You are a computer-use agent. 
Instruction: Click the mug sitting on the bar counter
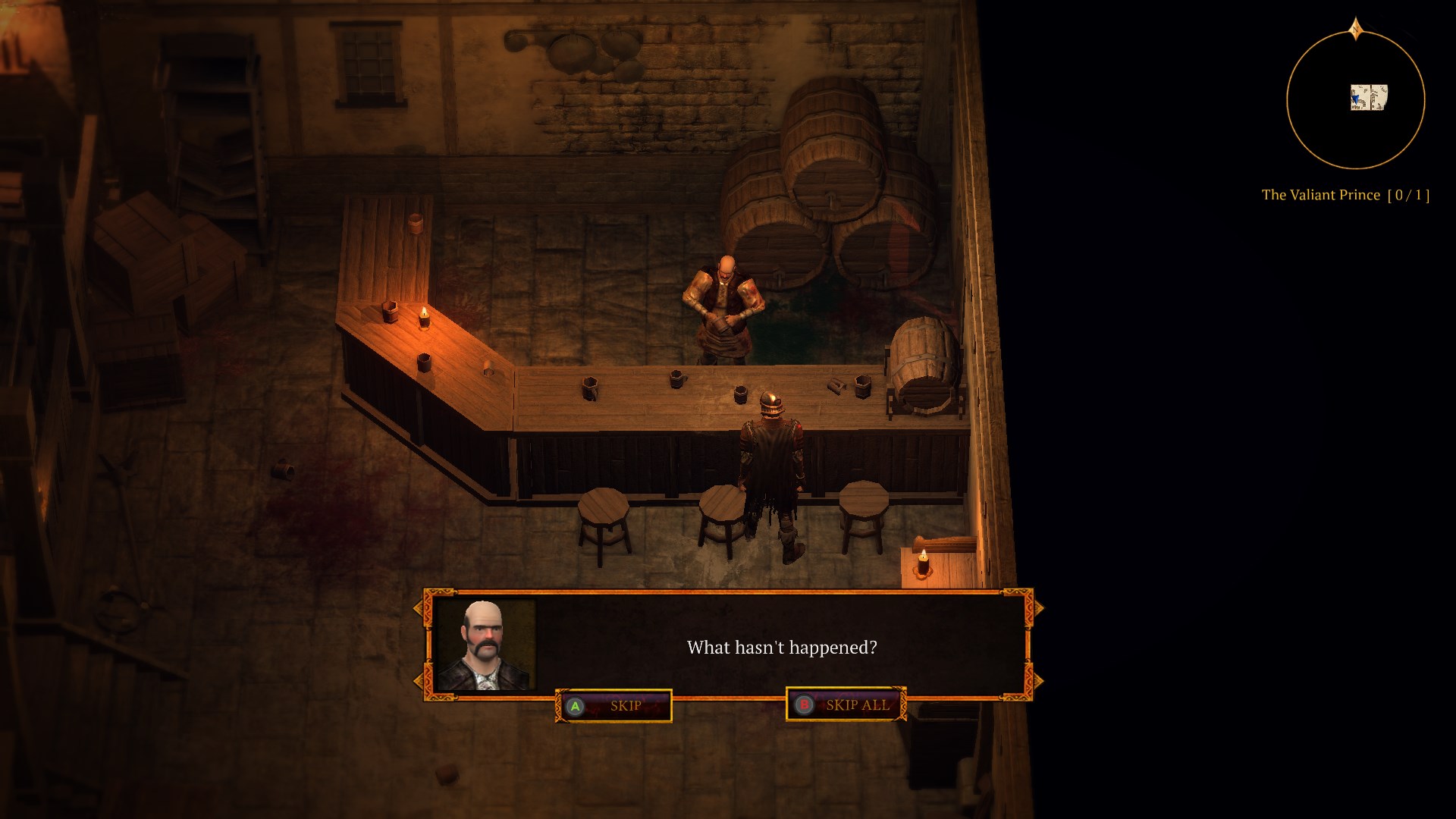677,379
